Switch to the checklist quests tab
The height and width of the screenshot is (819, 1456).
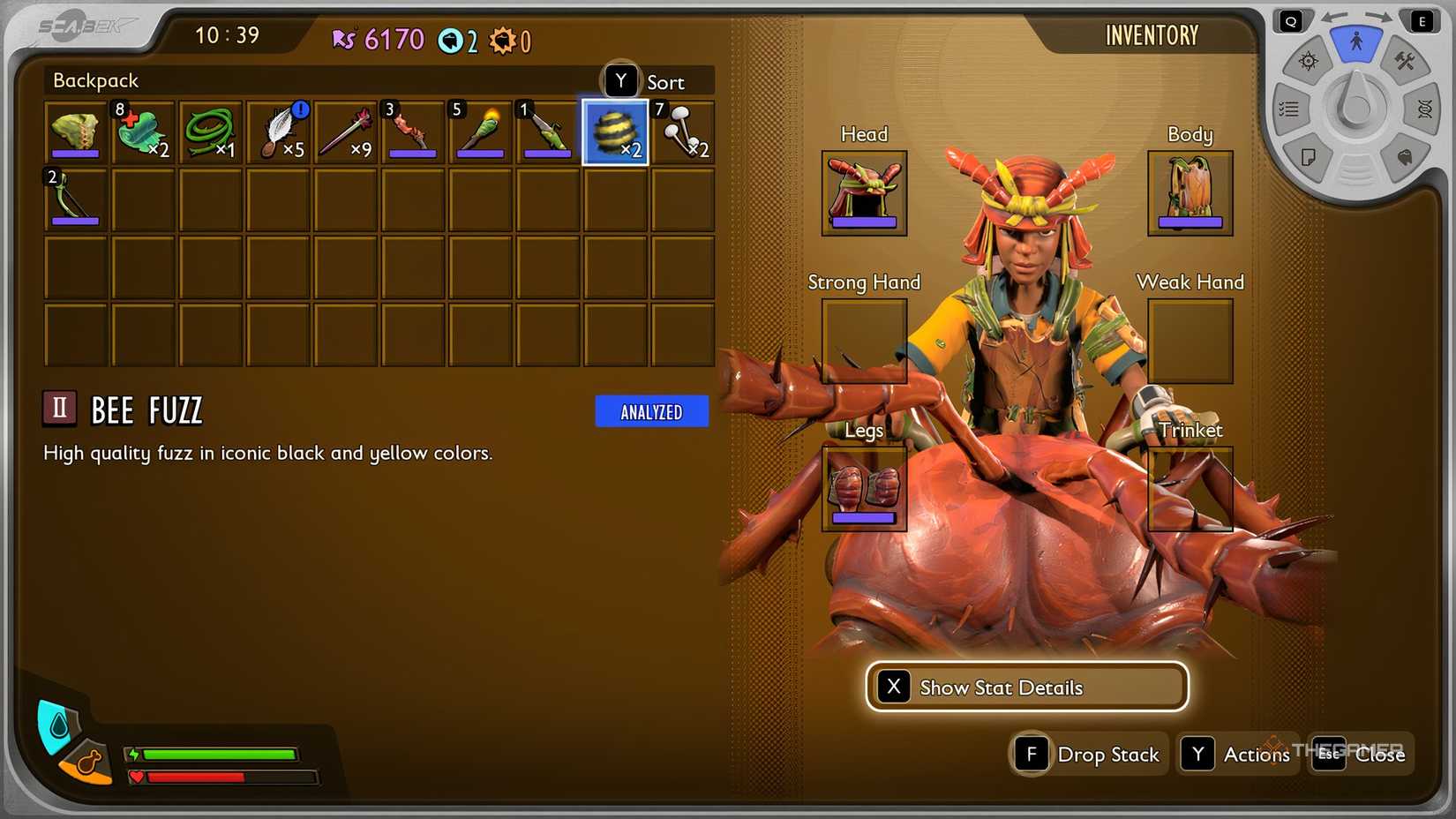(1289, 109)
